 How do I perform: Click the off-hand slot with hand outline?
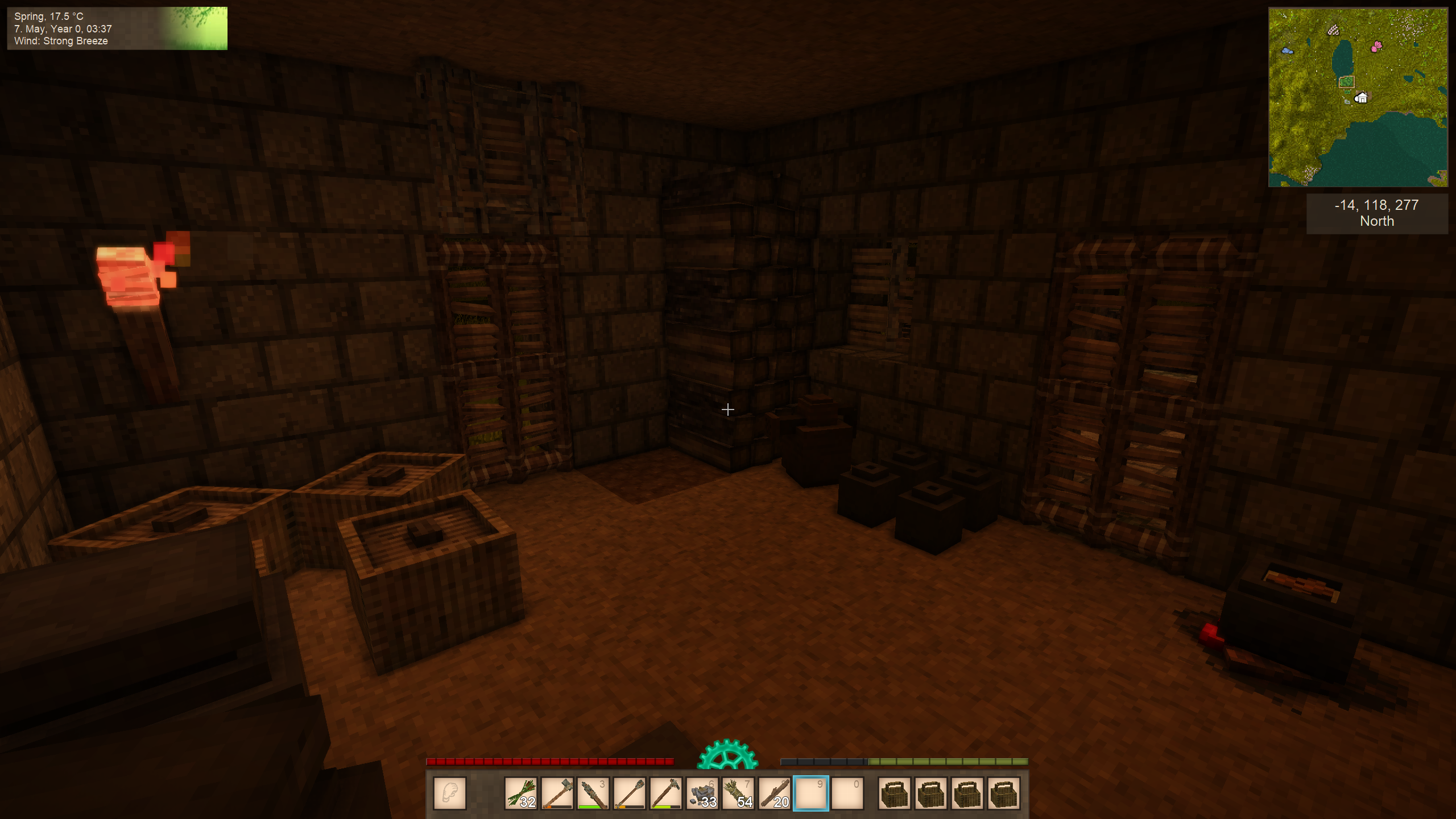coord(450,793)
